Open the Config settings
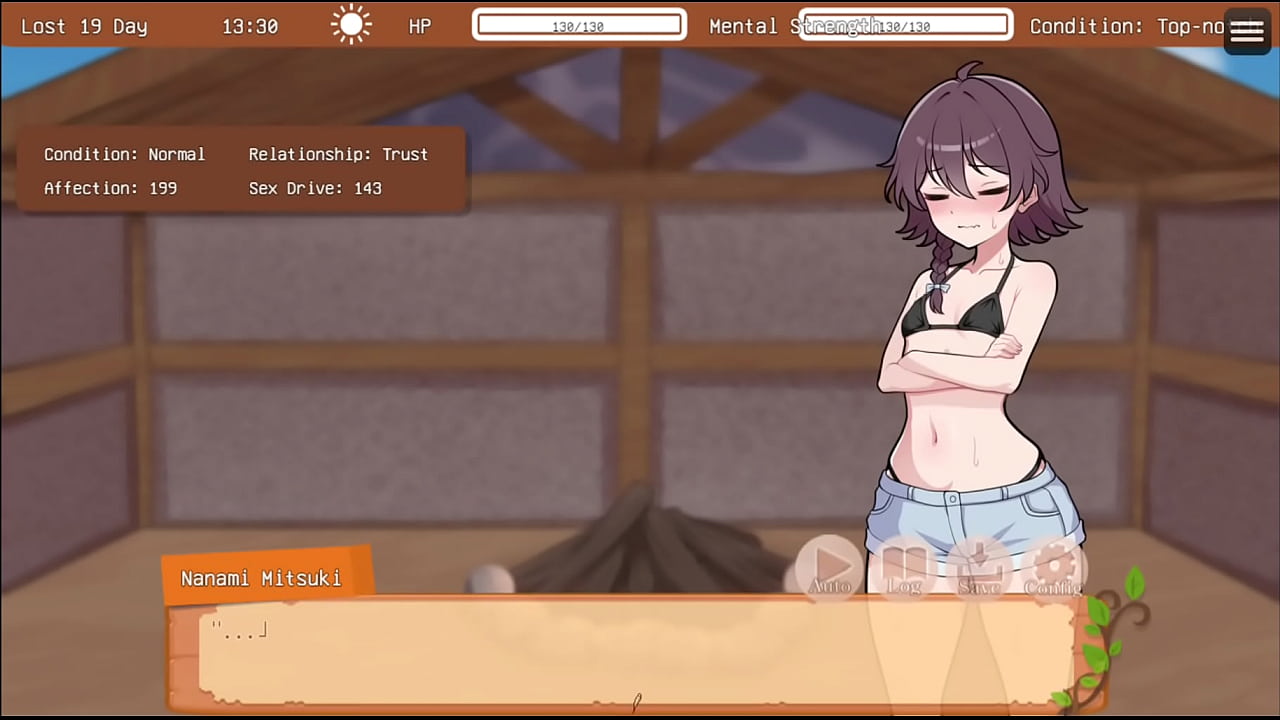The height and width of the screenshot is (720, 1280). tap(1053, 567)
